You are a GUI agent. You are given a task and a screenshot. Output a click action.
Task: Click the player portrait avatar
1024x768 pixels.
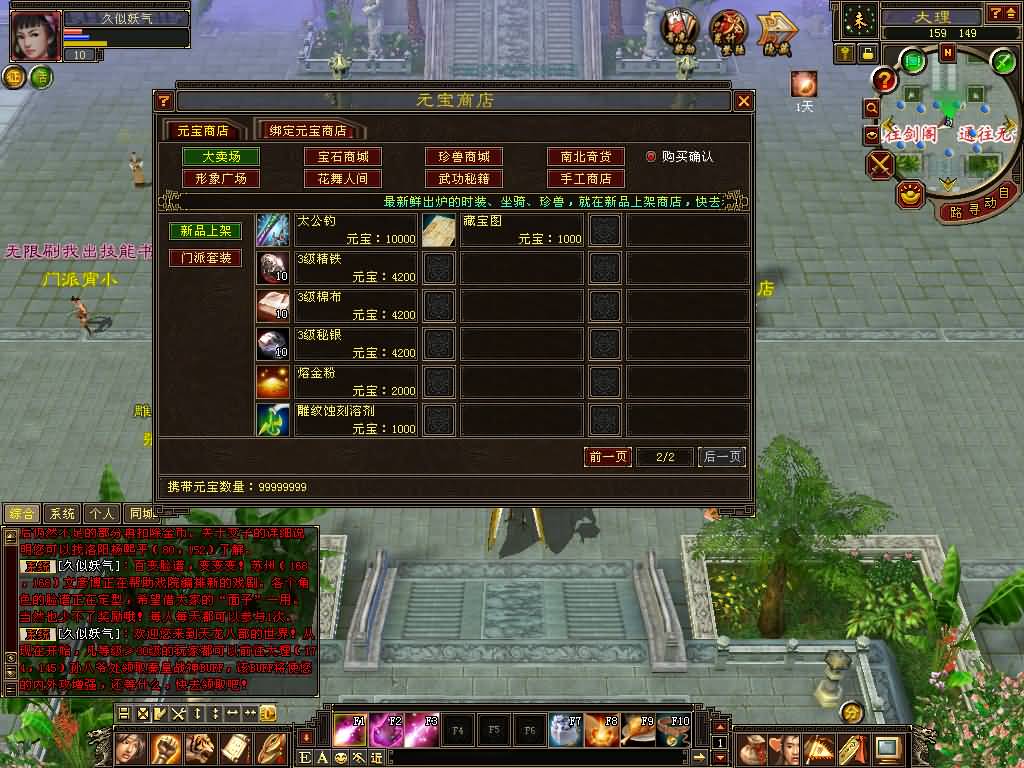point(35,36)
